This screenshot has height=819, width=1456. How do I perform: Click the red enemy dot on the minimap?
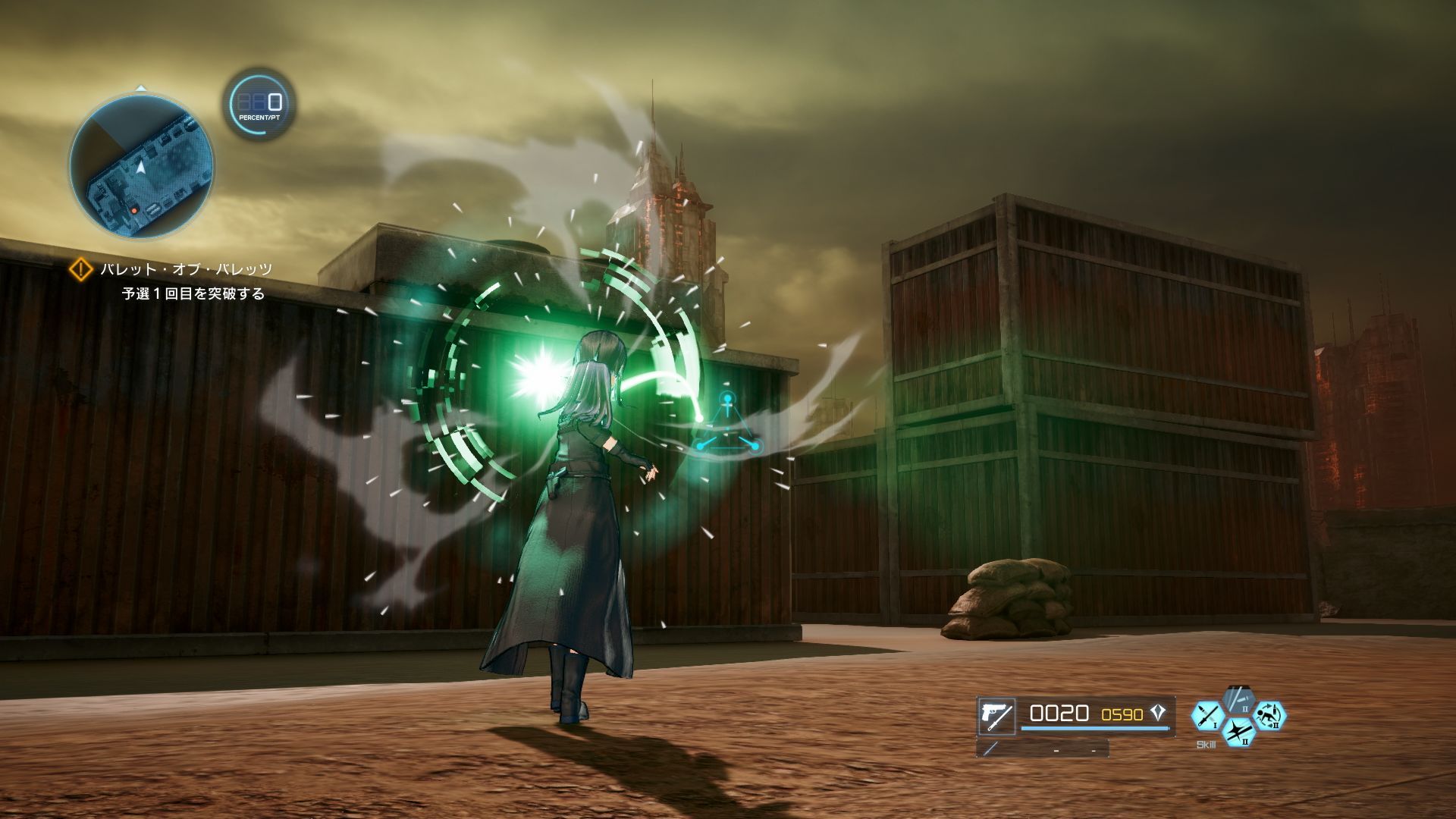[x=134, y=211]
